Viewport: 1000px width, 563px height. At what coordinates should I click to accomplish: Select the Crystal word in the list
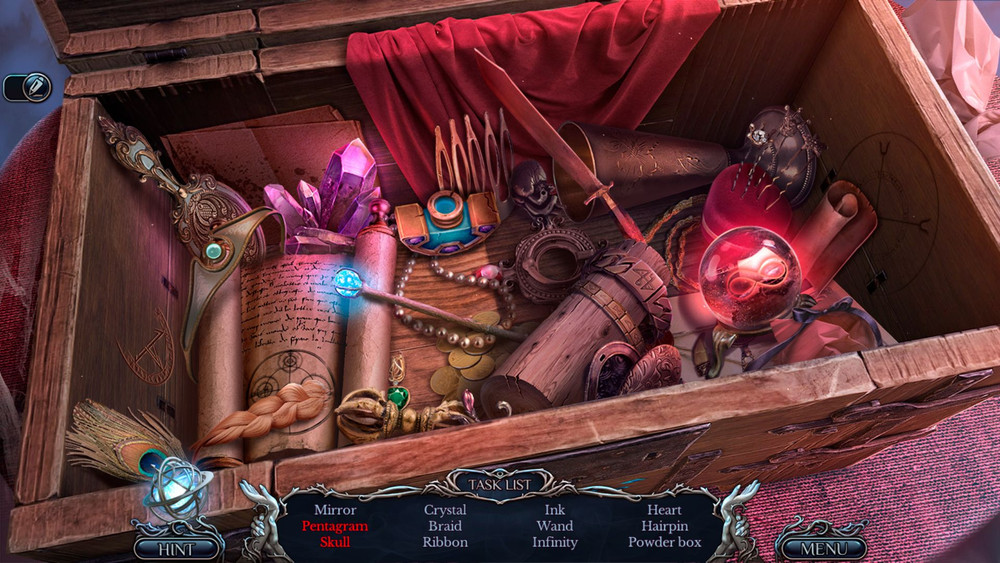tap(445, 510)
